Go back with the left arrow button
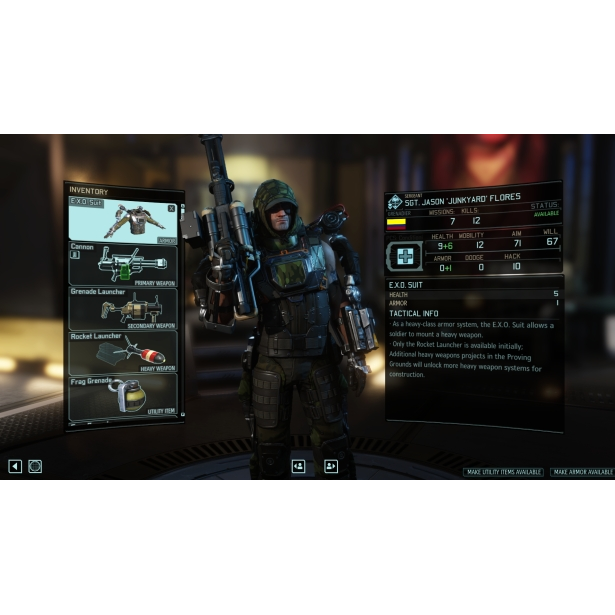This screenshot has height=615, width=615. 15,466
